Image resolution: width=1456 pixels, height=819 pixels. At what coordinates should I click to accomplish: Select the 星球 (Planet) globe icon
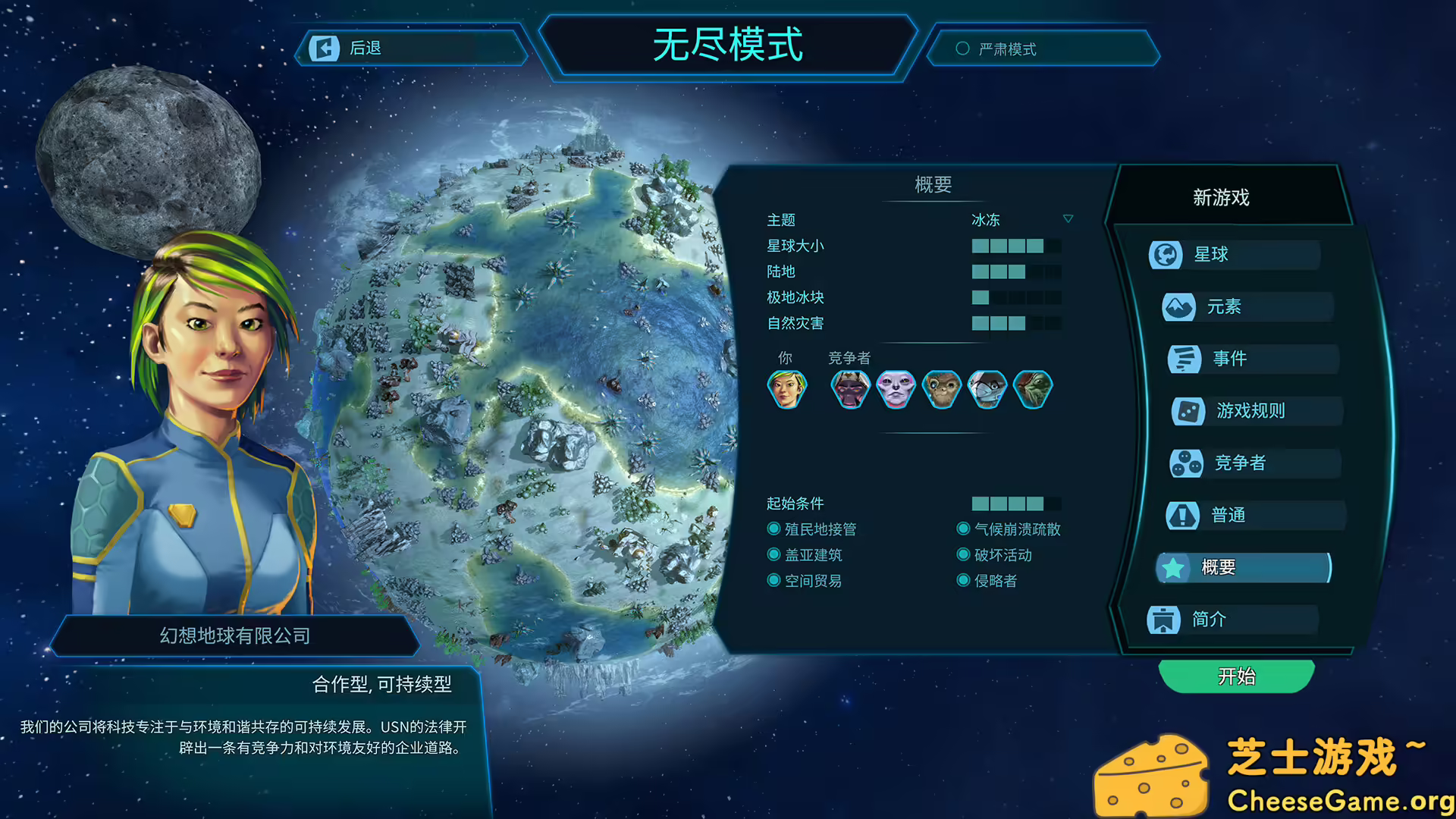1166,256
